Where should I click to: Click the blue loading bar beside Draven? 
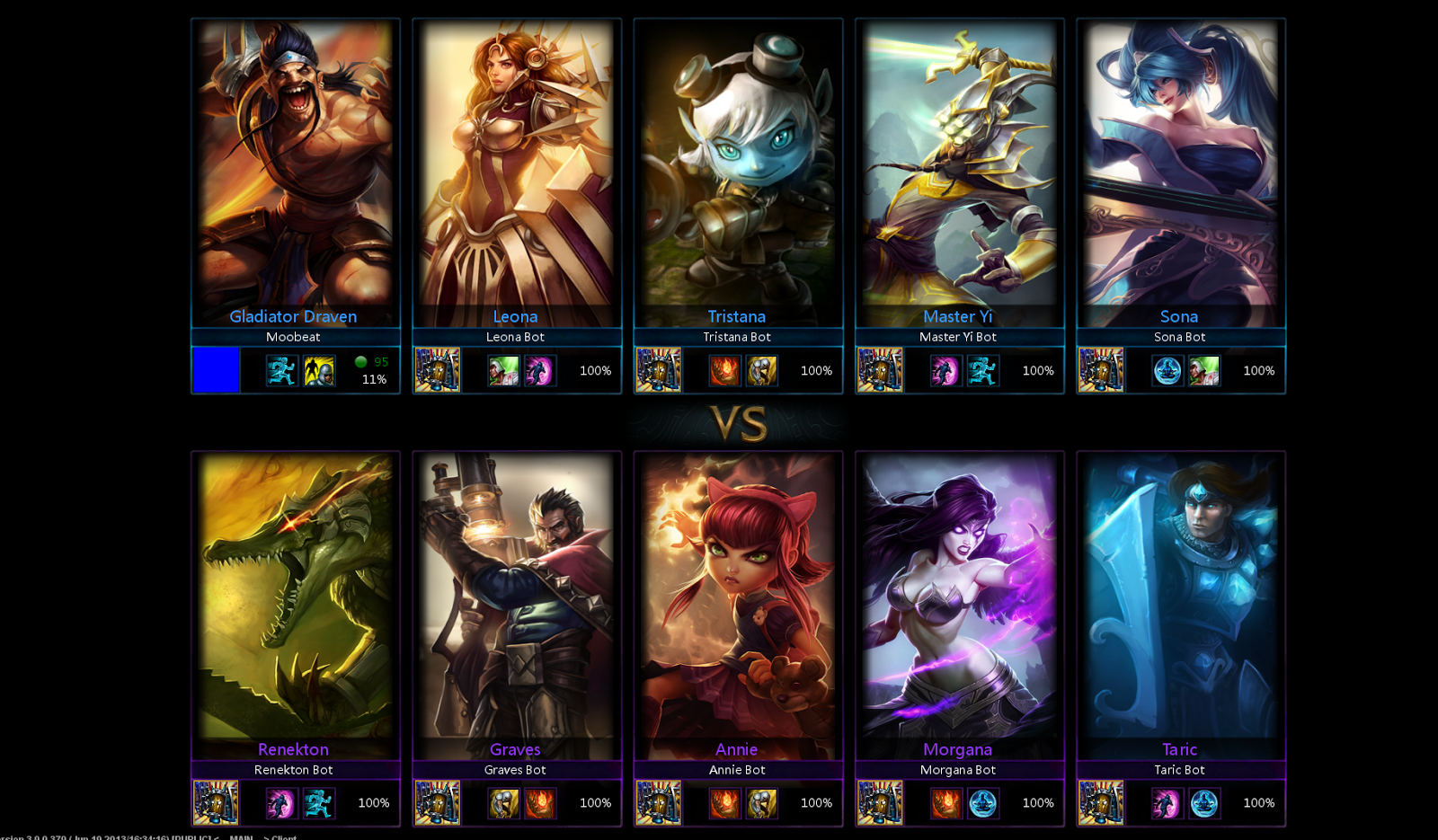coord(214,370)
